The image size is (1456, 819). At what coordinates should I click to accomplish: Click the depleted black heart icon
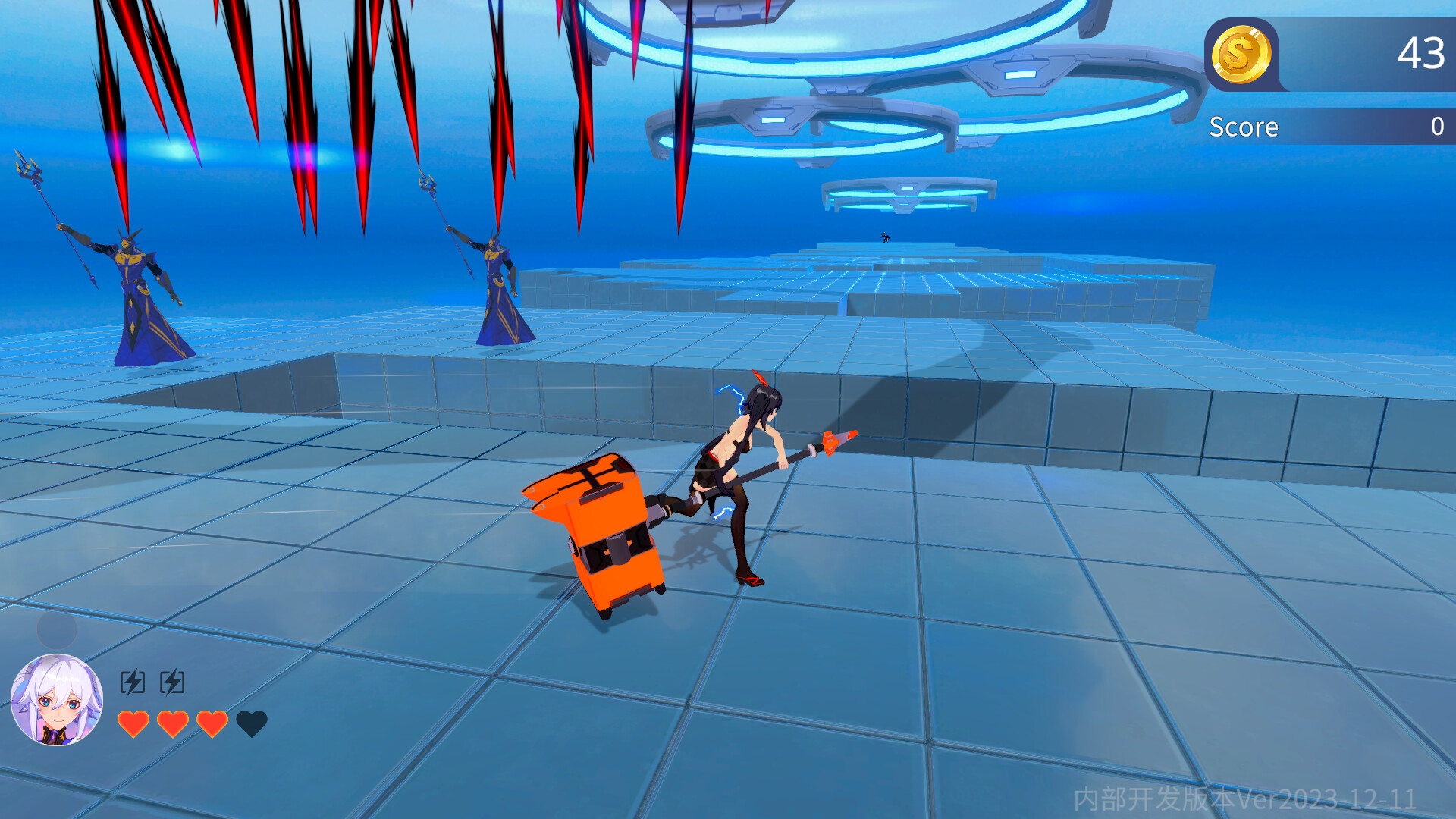click(253, 723)
